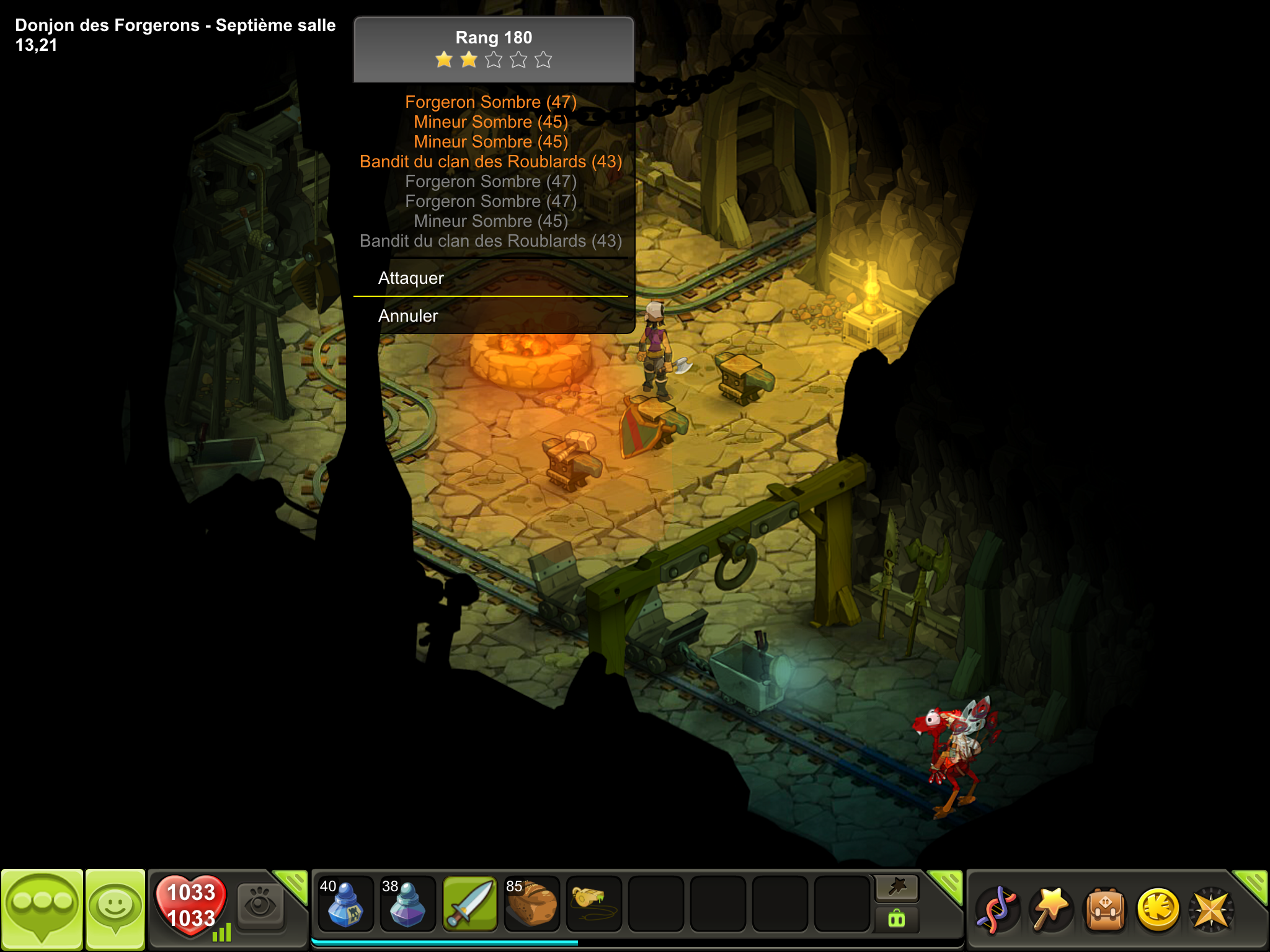This screenshot has width=1270, height=952.
Task: Select Annuler to cancel the attack menu
Action: tap(408, 316)
